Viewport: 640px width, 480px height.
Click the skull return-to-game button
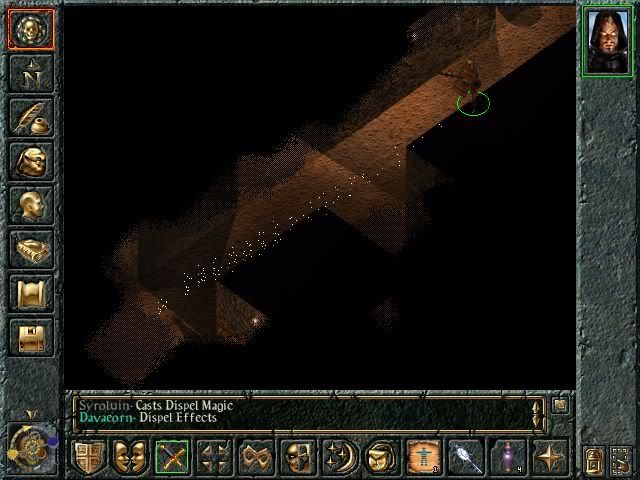click(x=29, y=29)
